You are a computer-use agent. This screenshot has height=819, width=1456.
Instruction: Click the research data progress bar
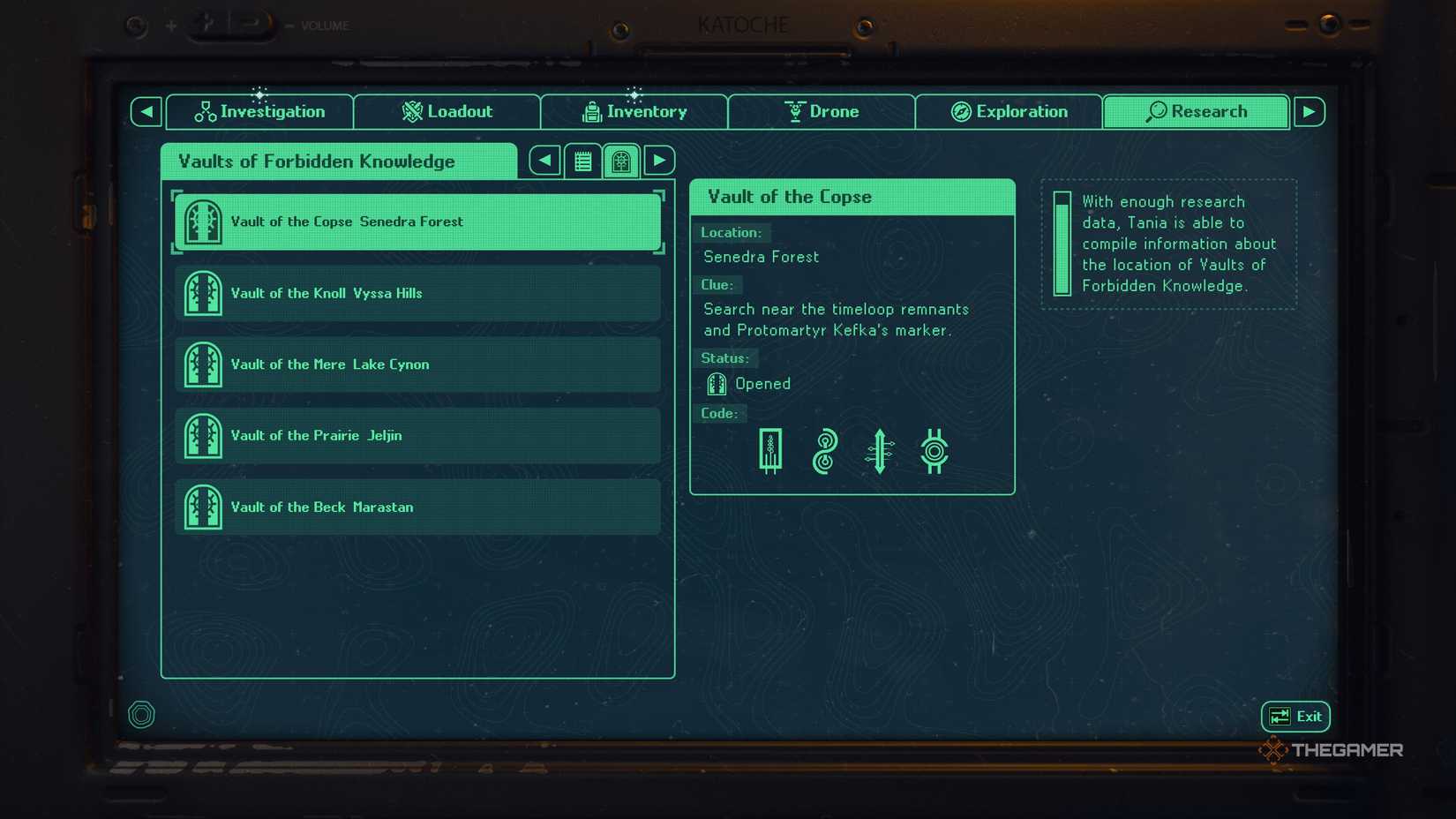(1062, 244)
